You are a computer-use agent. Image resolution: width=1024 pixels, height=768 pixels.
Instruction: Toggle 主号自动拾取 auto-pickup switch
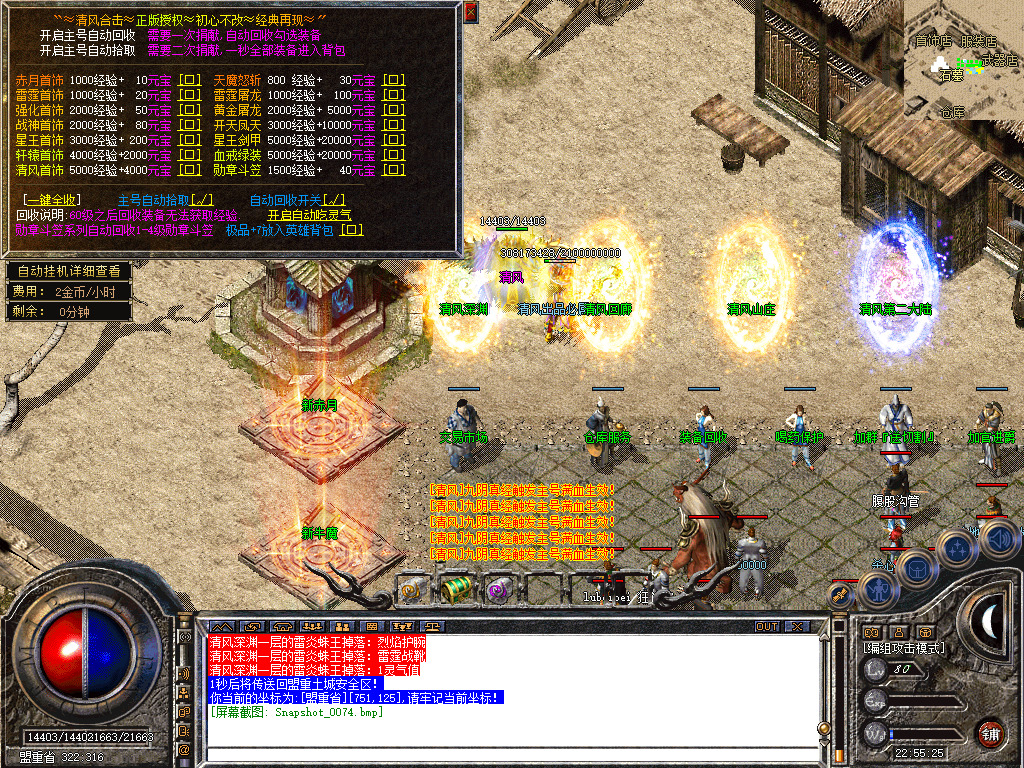click(x=200, y=200)
